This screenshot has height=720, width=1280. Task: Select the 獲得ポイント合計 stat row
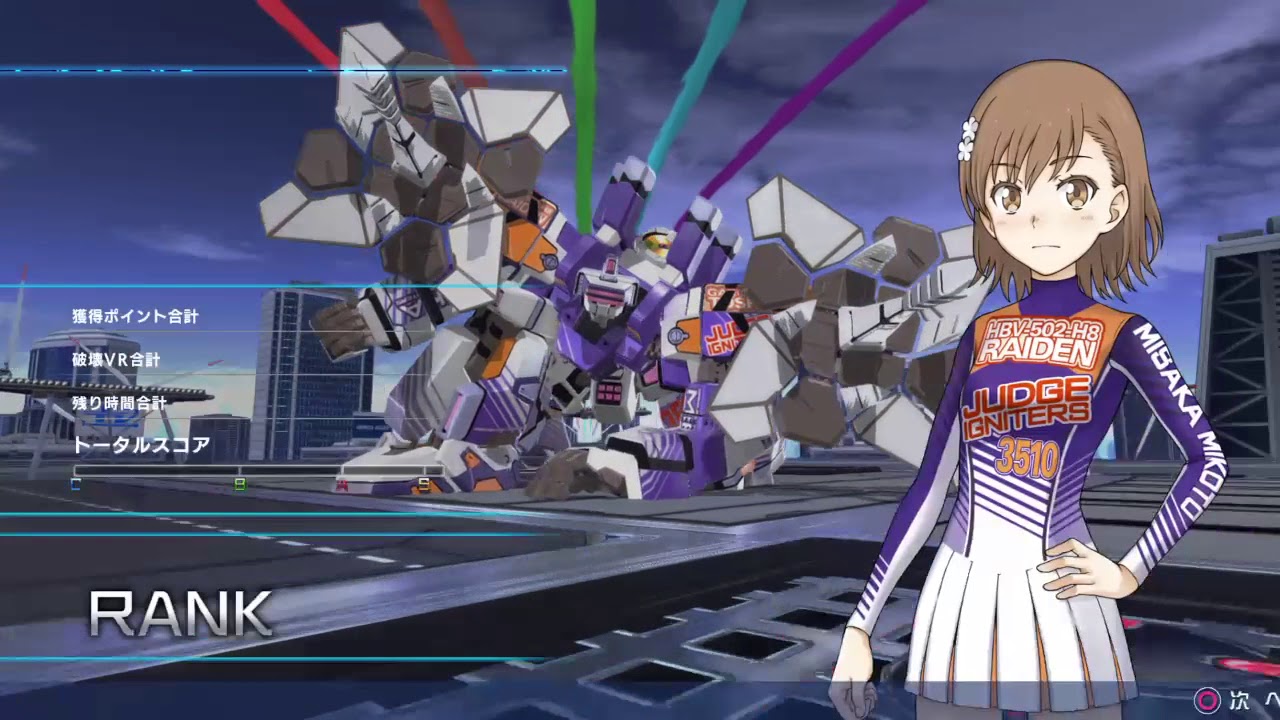(135, 314)
